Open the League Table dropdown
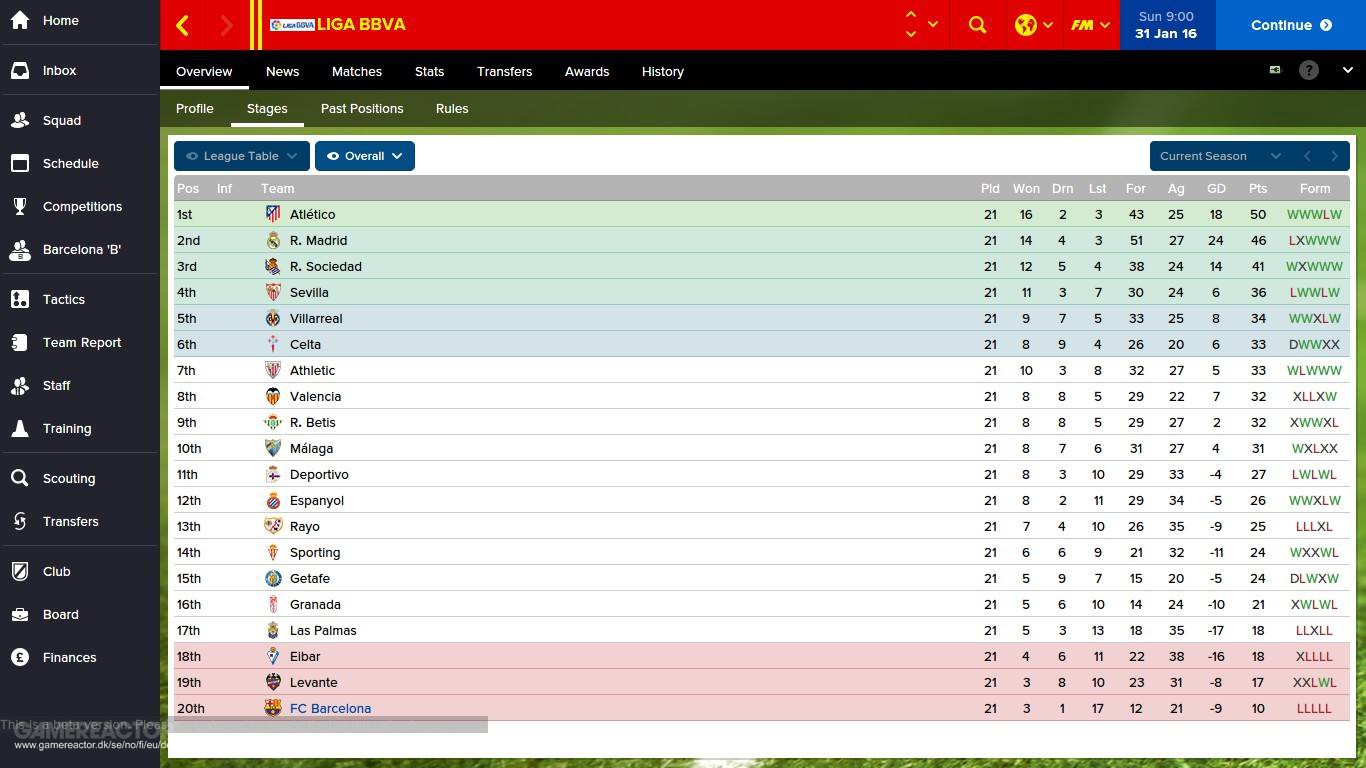This screenshot has height=768, width=1366. 241,156
